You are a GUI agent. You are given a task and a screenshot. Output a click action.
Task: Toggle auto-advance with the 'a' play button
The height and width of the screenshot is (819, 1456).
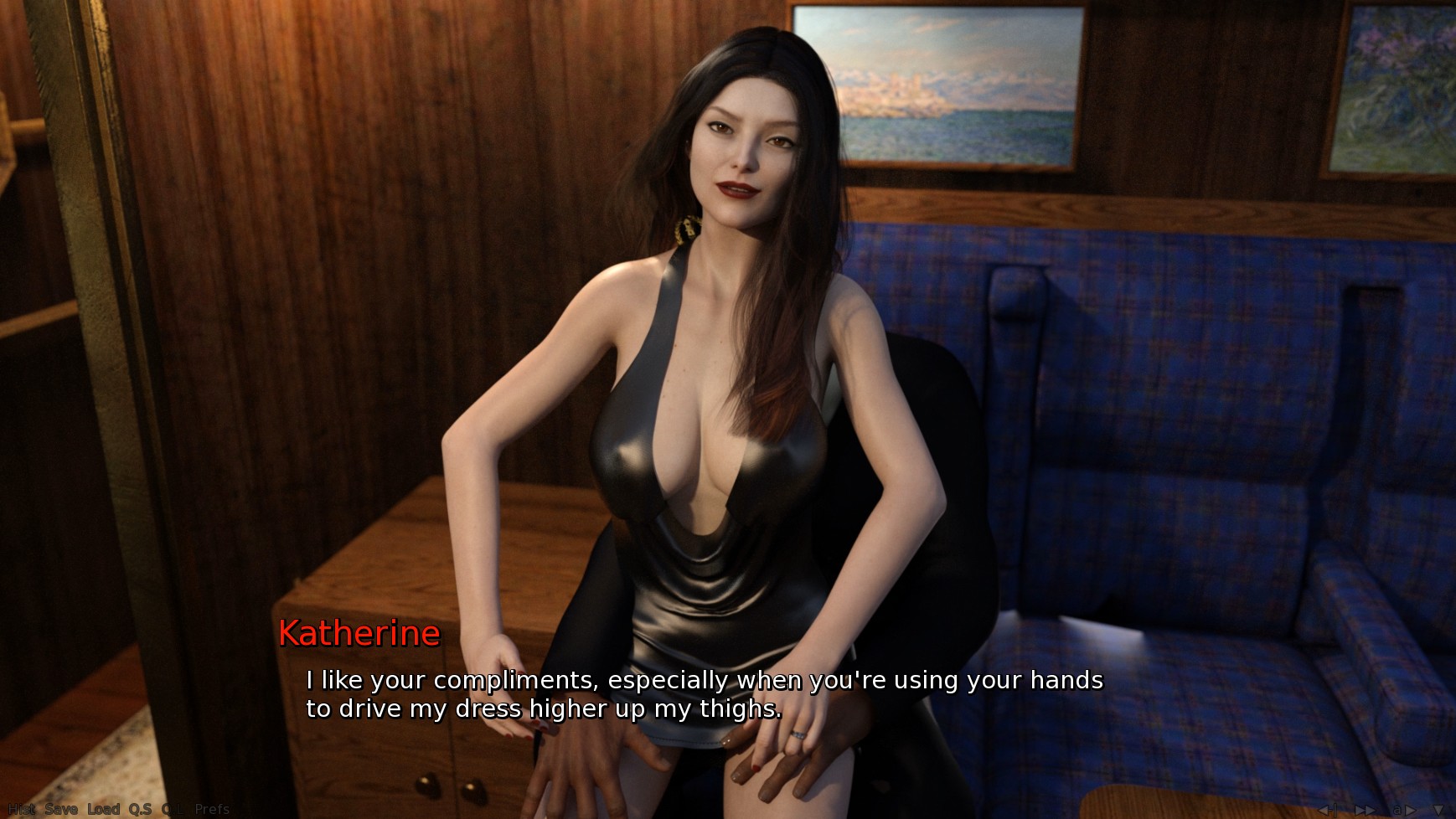(x=1403, y=810)
